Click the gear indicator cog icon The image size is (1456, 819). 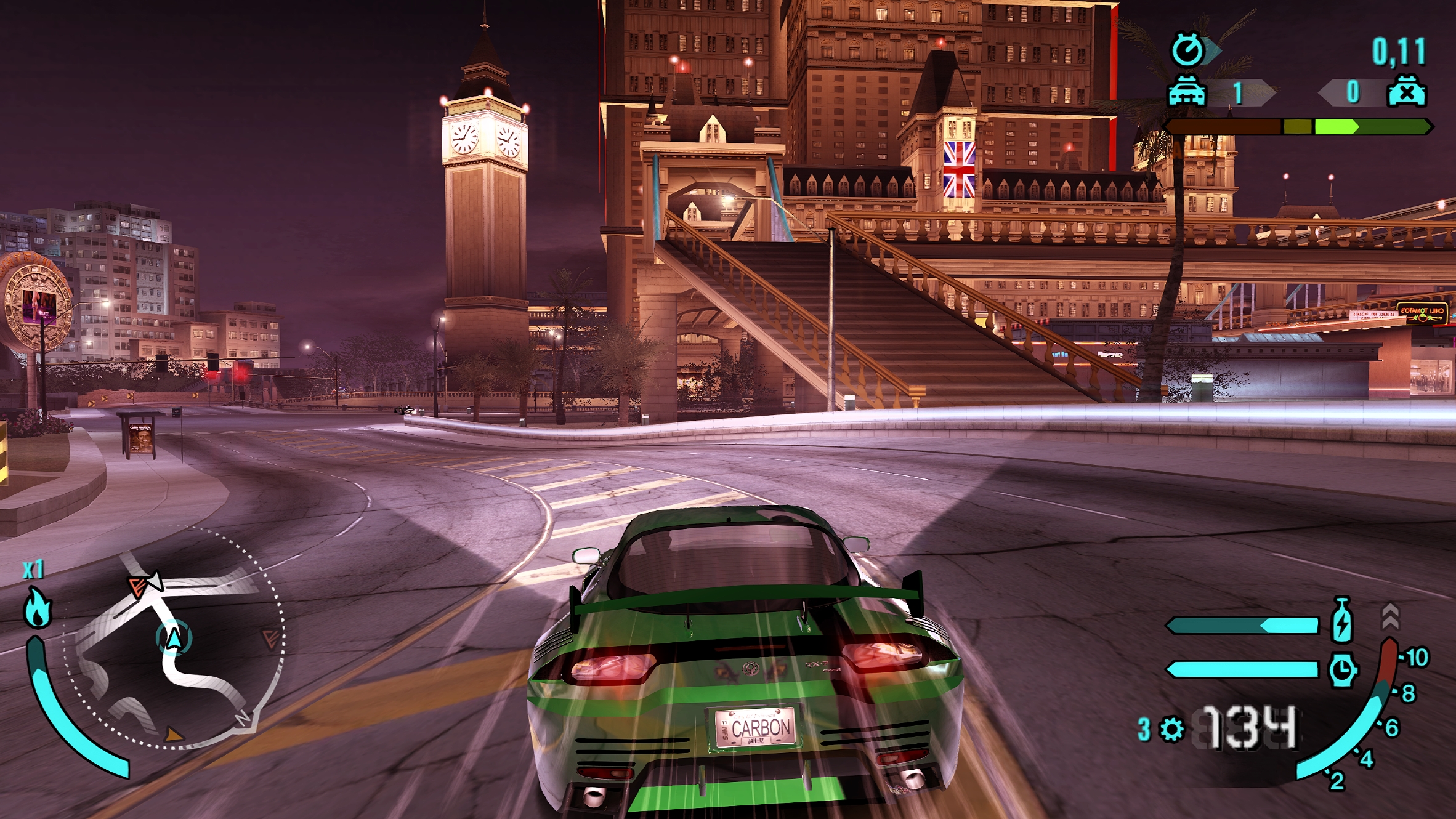click(1171, 729)
